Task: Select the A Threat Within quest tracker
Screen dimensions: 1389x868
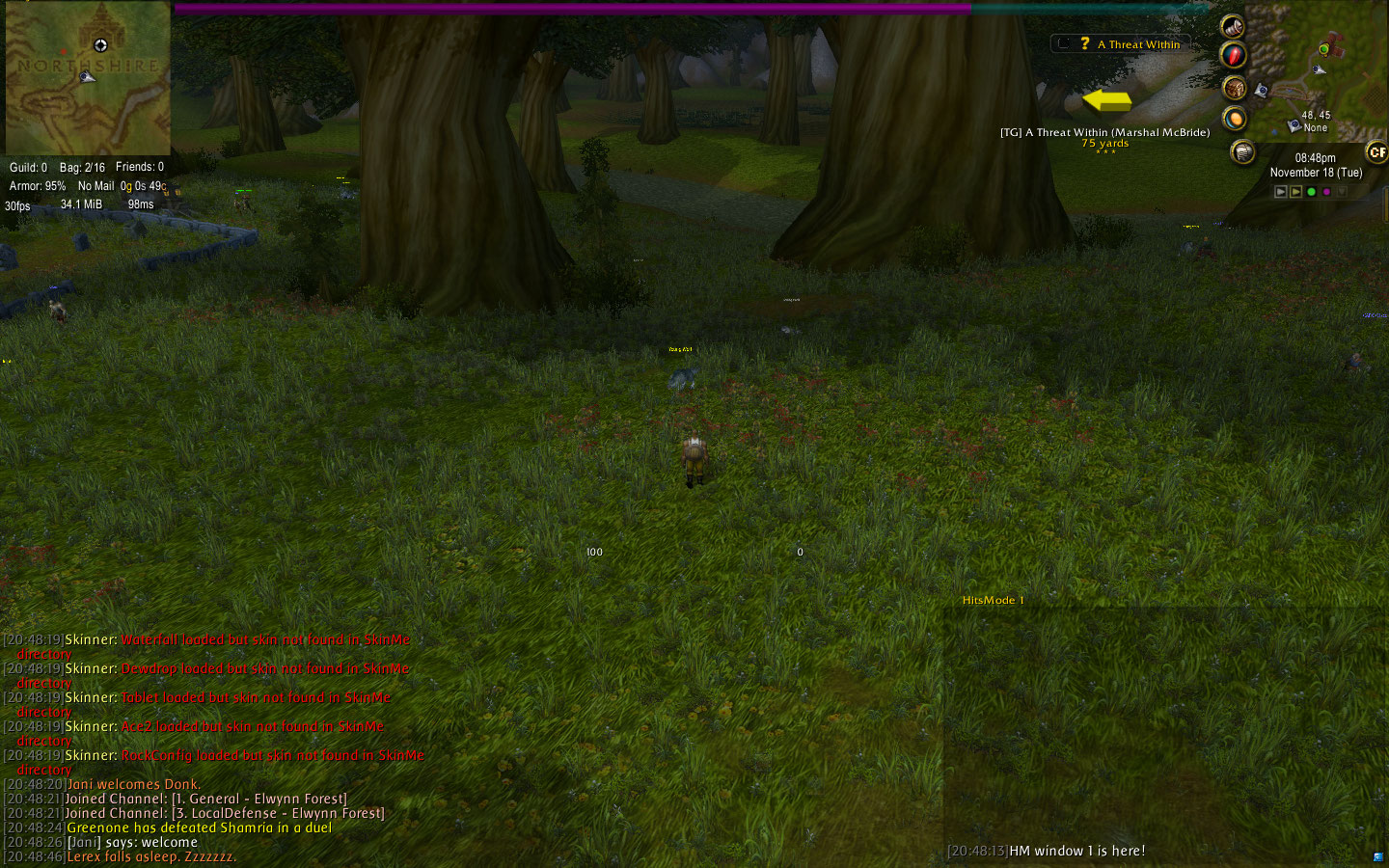Action: [1138, 44]
